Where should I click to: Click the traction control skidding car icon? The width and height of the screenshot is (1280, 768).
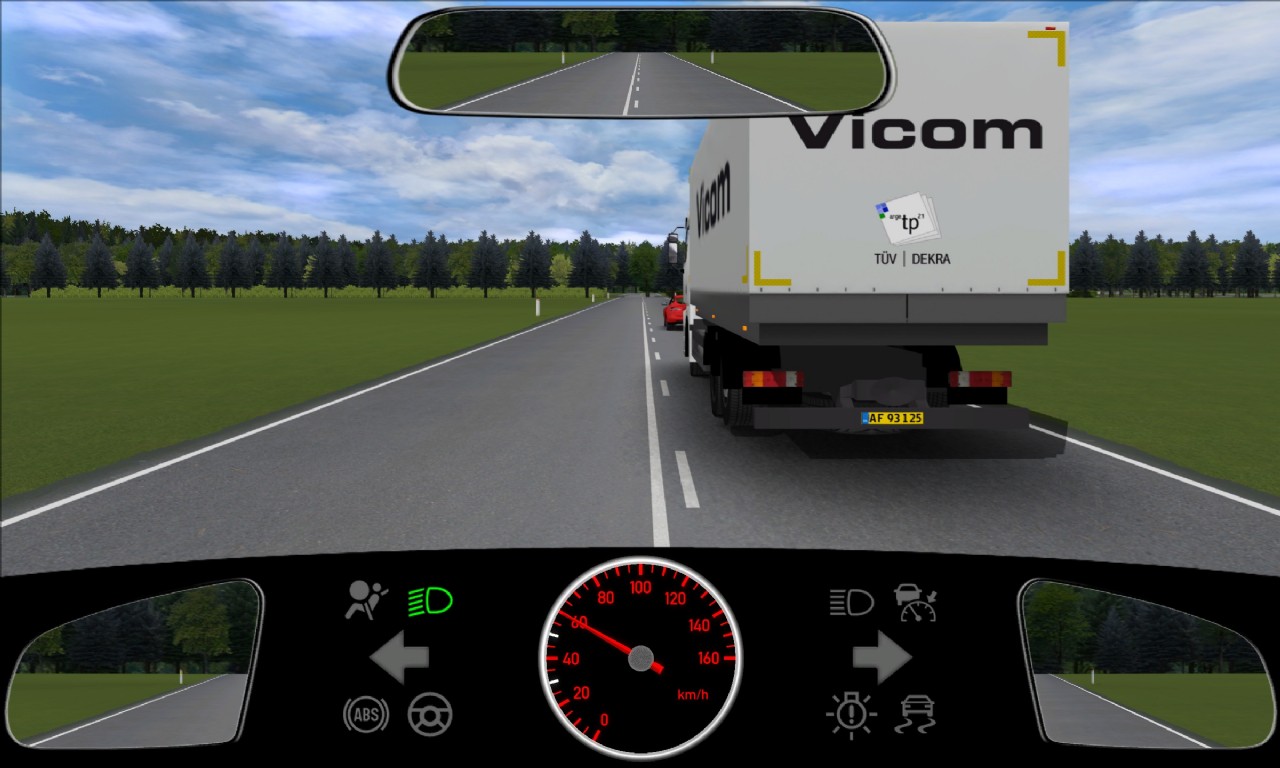tap(916, 715)
